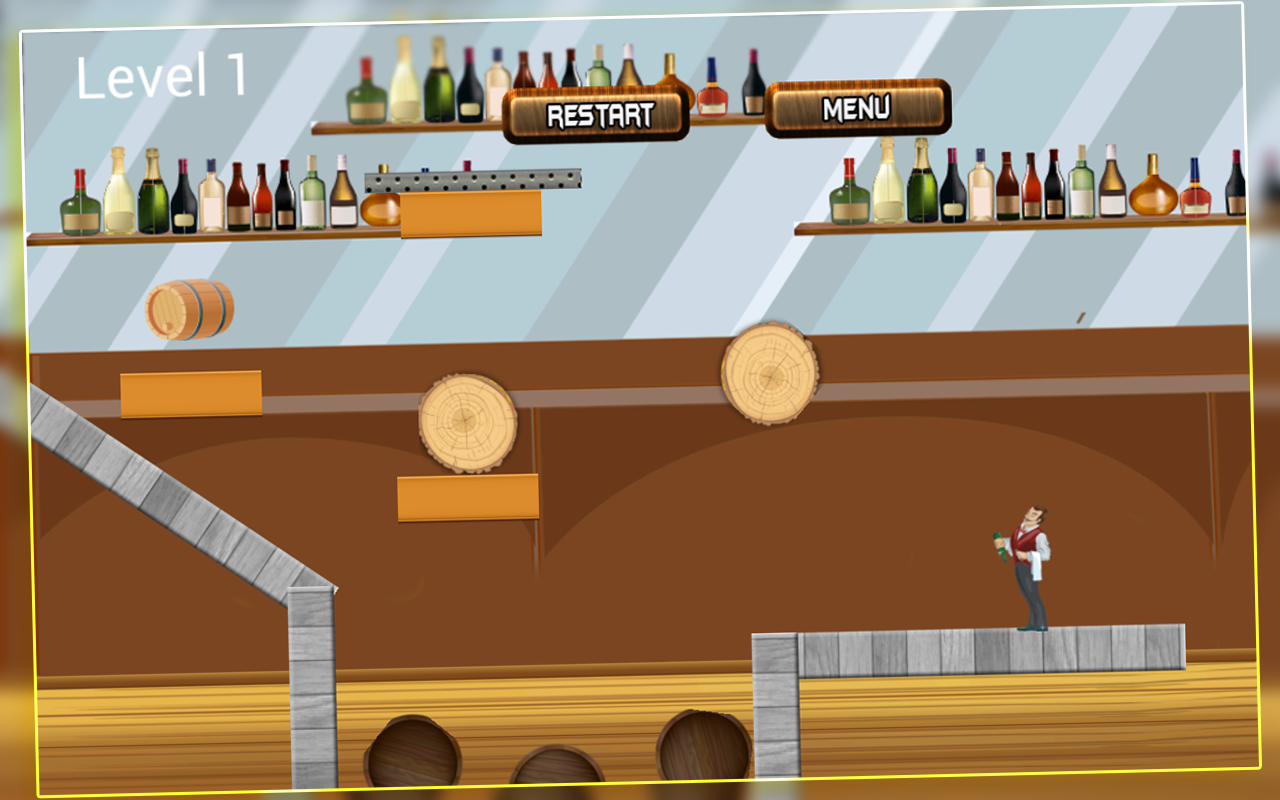Click the orange plank below the center log
The image size is (1280, 800).
click(468, 498)
